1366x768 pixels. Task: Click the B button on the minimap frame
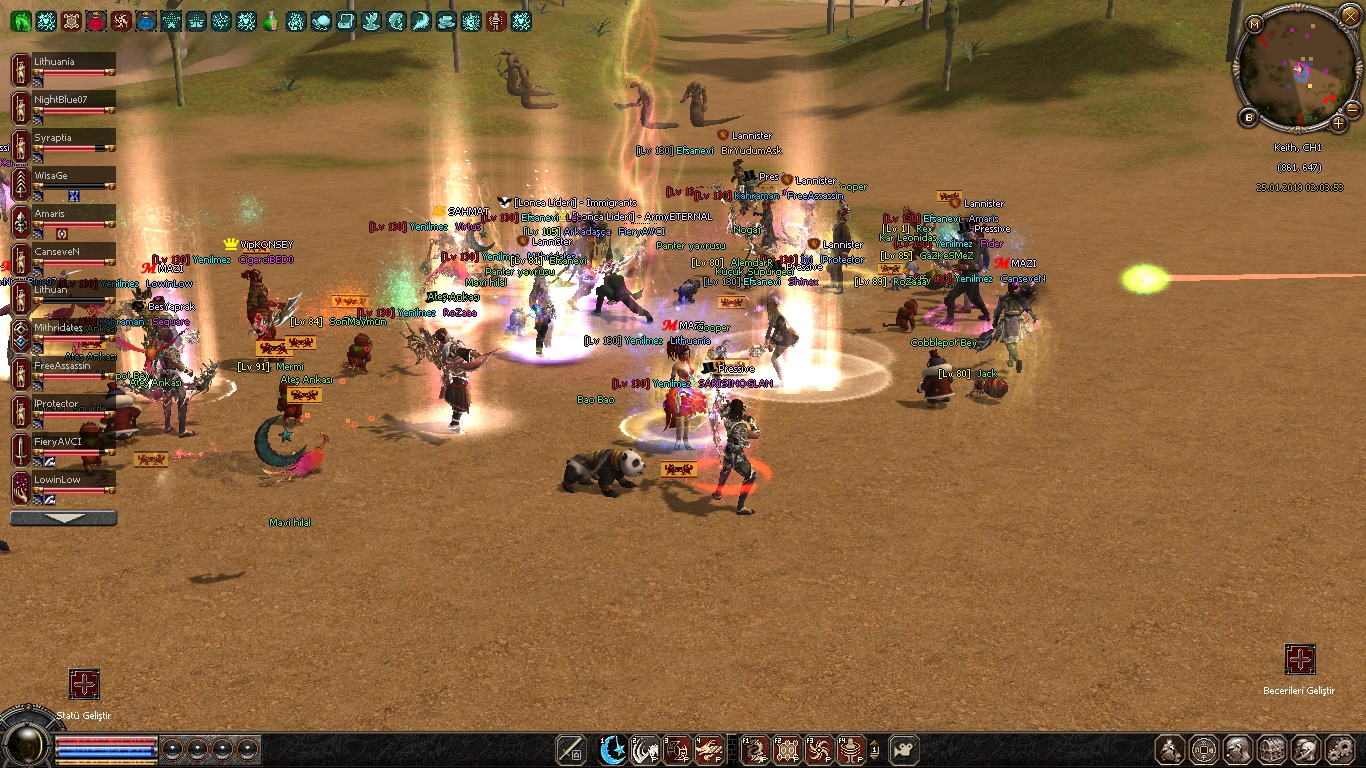point(1249,118)
